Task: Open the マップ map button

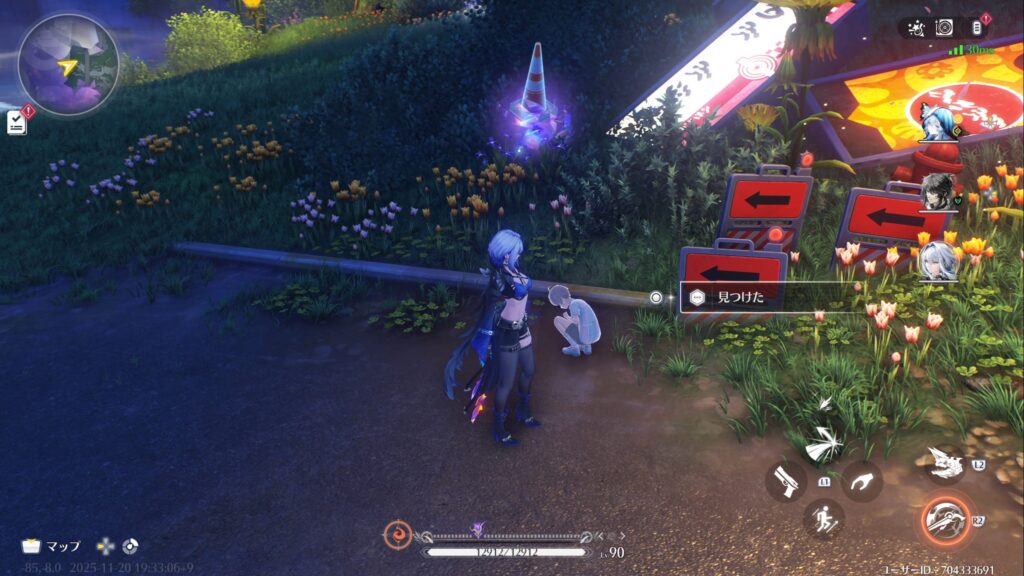Action: pos(52,546)
